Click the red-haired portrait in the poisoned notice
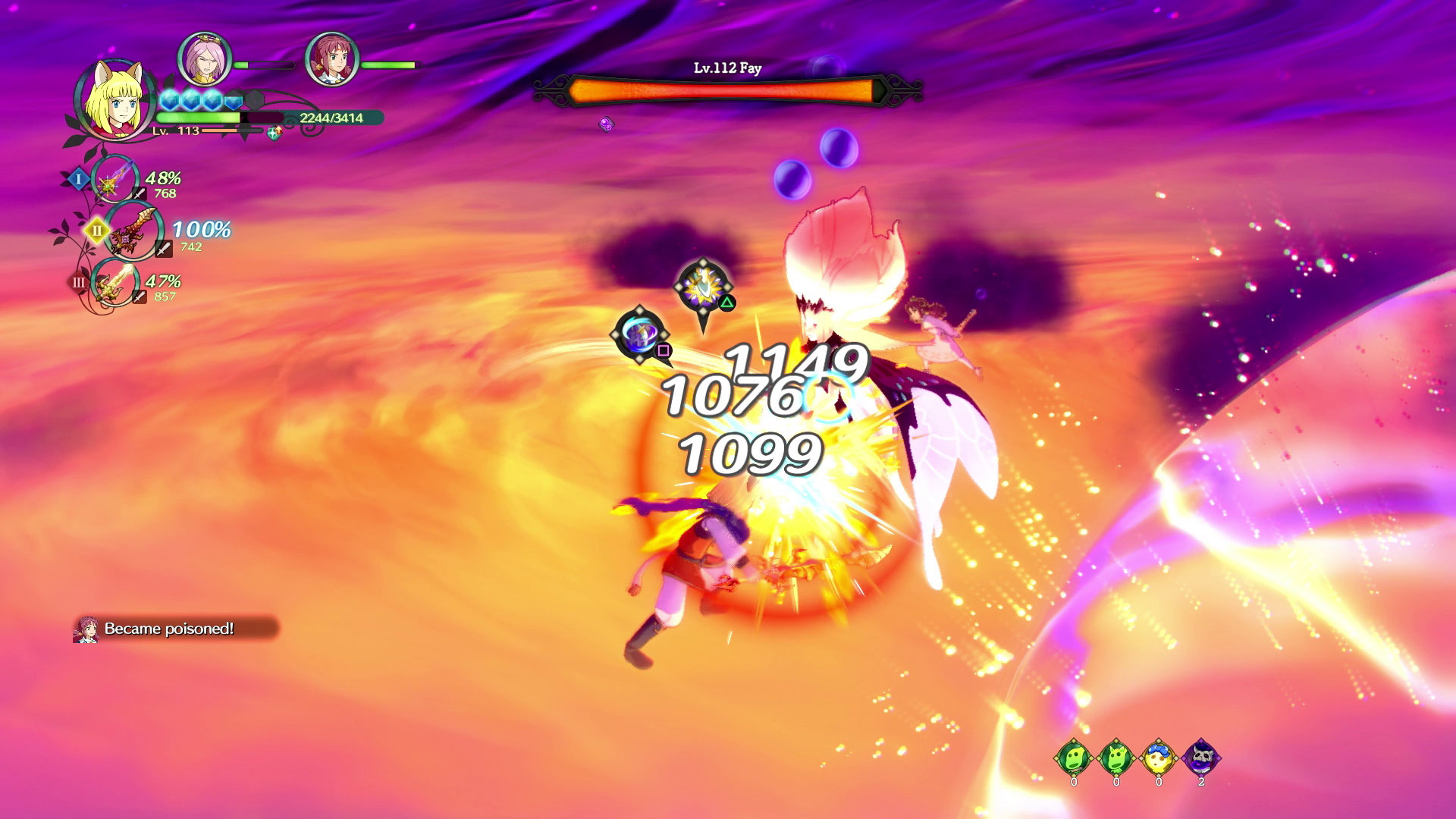This screenshot has height=819, width=1456. point(86,629)
